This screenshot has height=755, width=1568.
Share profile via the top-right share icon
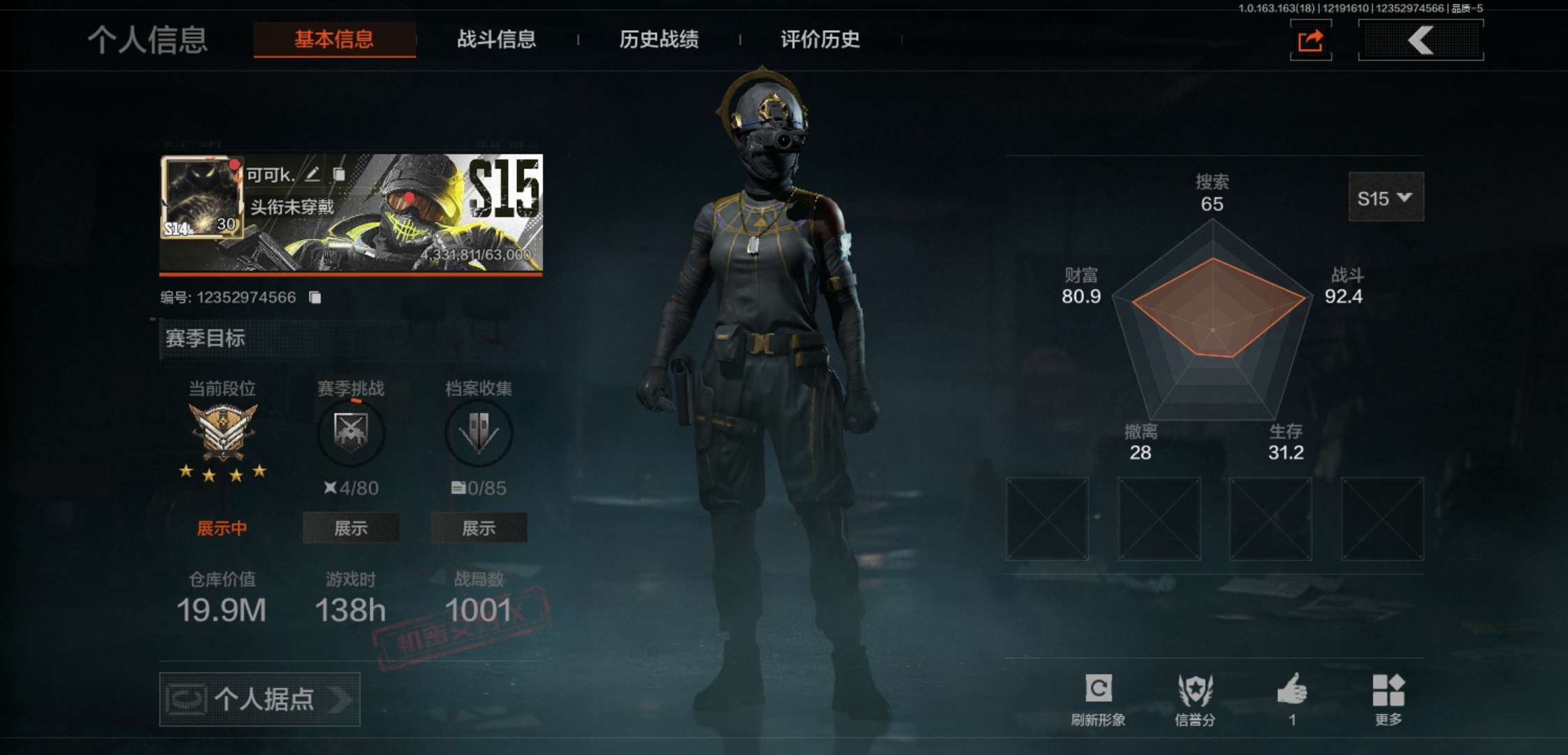(x=1310, y=40)
